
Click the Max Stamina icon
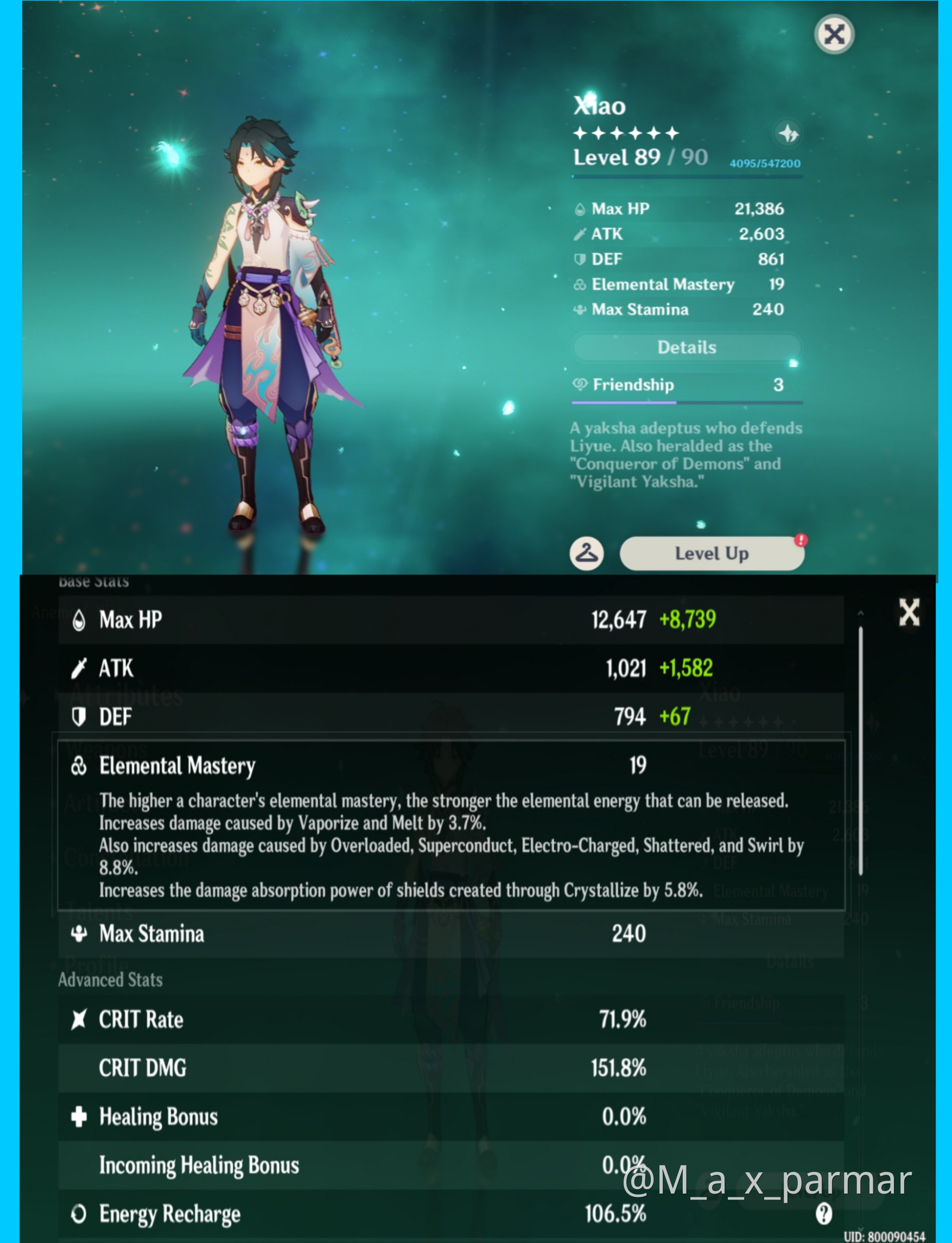point(80,934)
